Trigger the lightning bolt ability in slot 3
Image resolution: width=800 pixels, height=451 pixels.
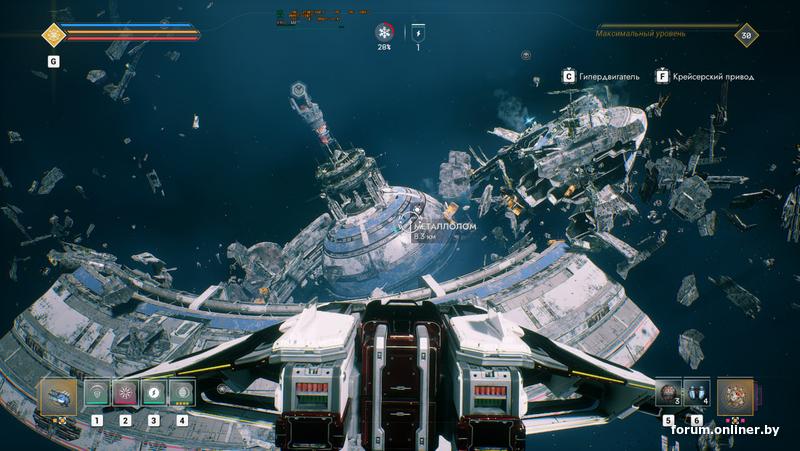point(153,393)
